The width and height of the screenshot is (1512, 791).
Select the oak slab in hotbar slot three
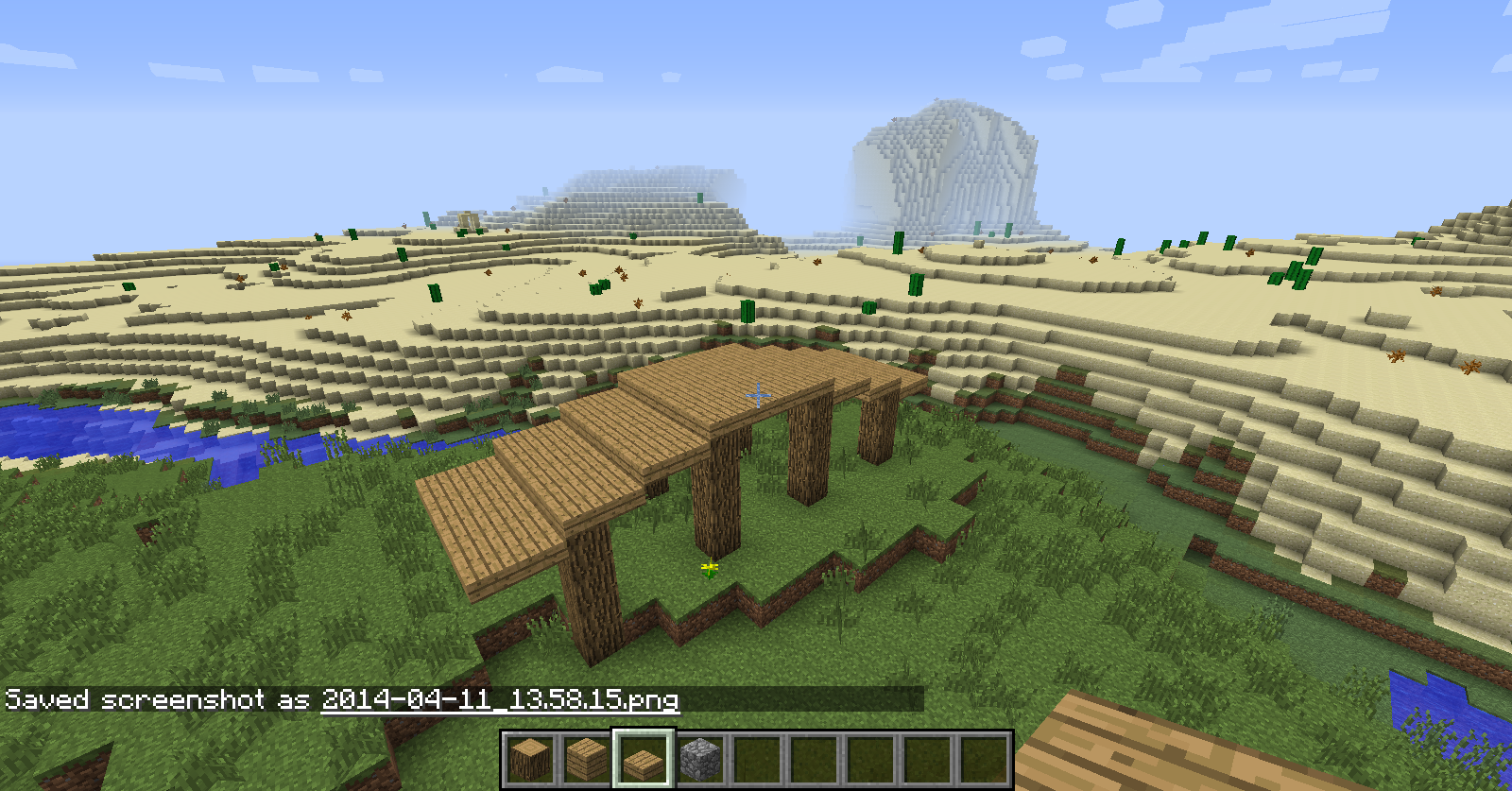click(643, 756)
